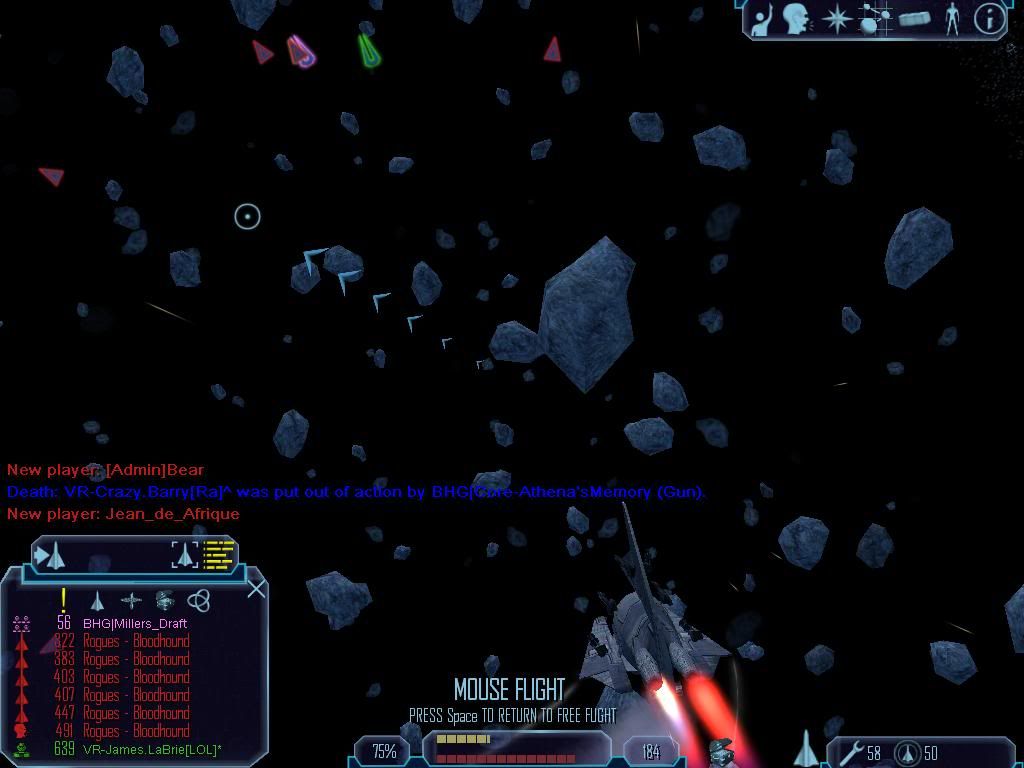This screenshot has height=768, width=1024.
Task: Open the multiplayer chat control icon
Action: click(763, 20)
